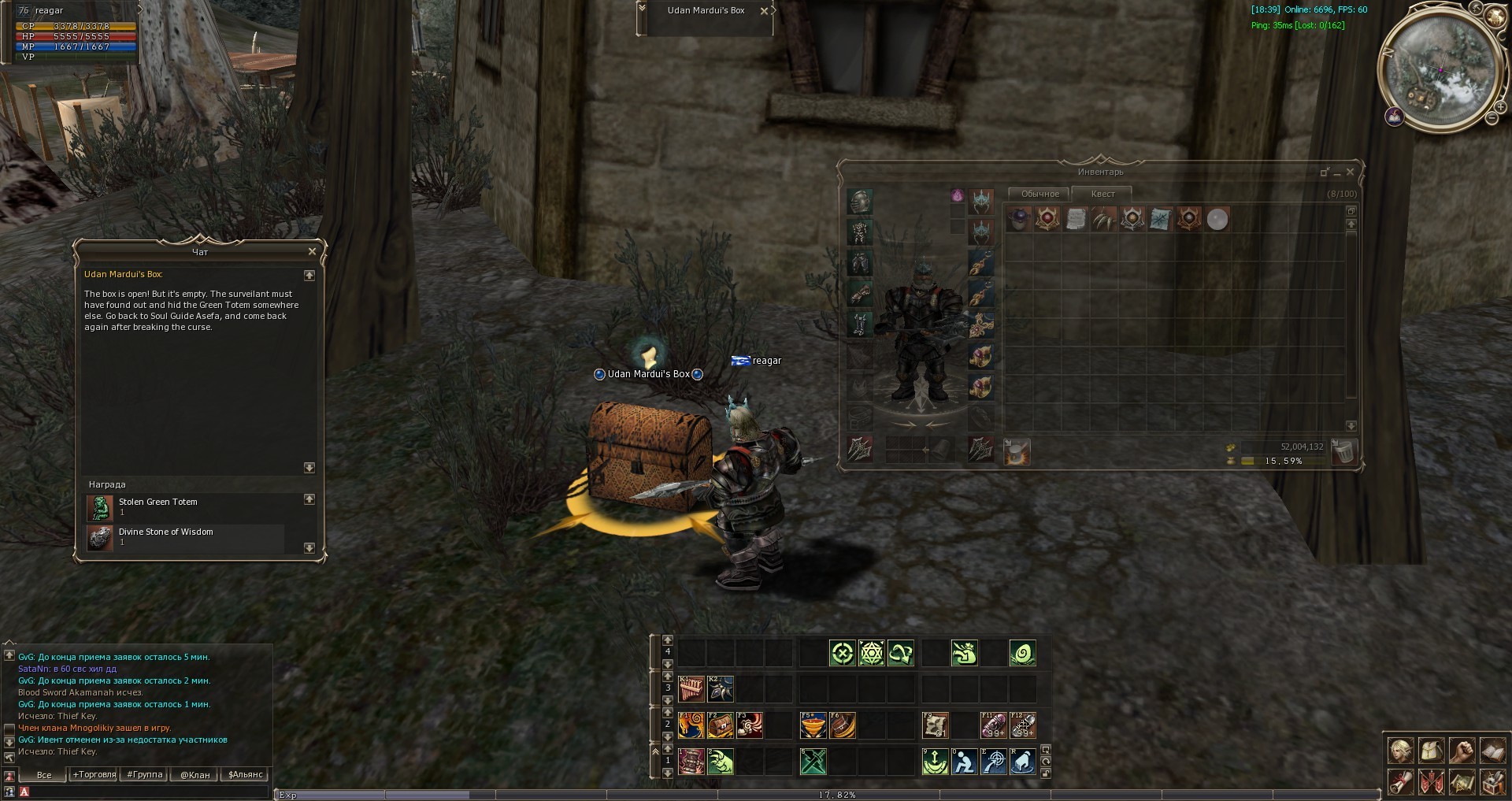This screenshot has width=1512, height=801.
Task: Close the Udan Mardui's Box dialogue window
Action: (312, 252)
